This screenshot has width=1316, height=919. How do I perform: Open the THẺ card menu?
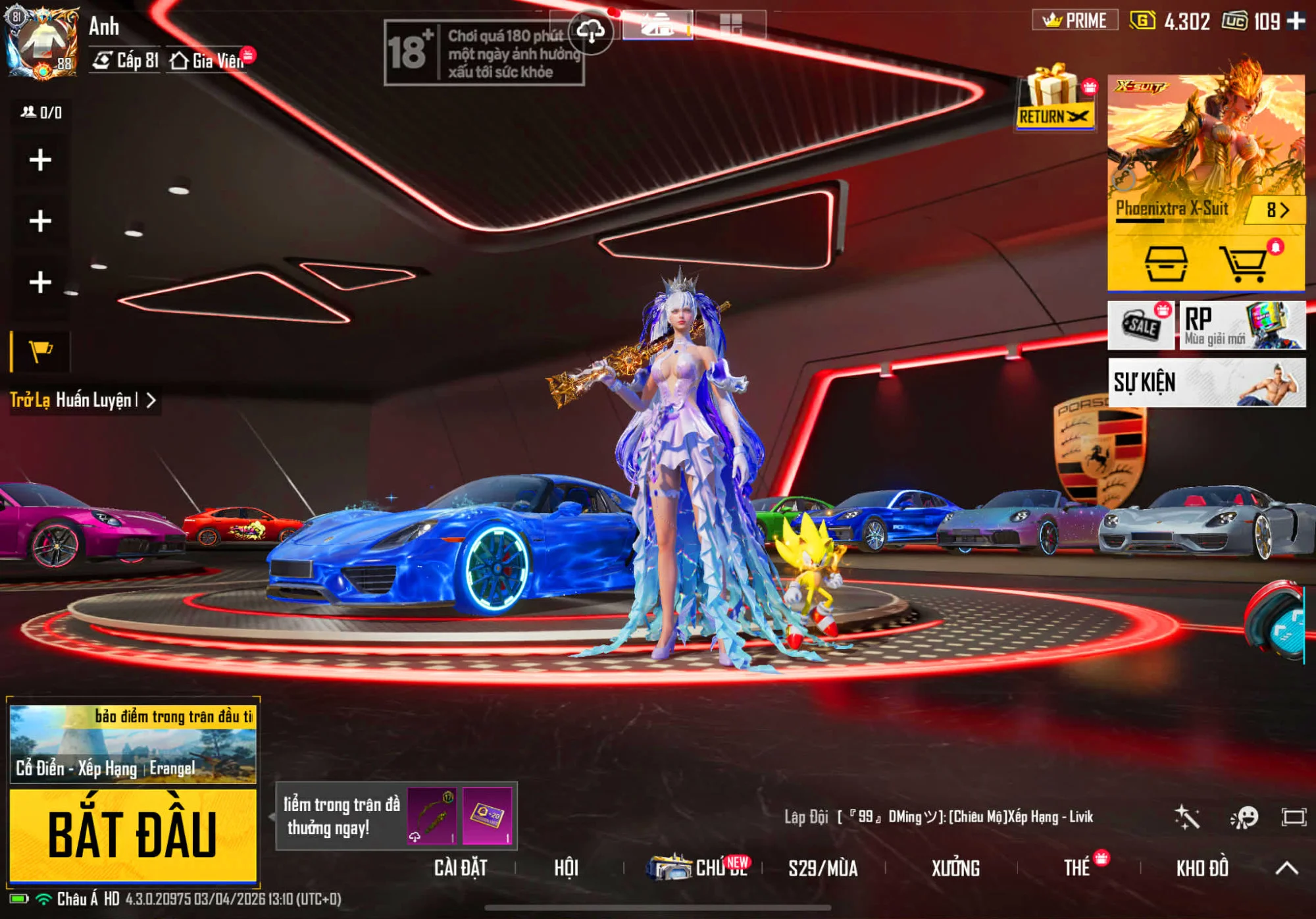click(x=1077, y=868)
